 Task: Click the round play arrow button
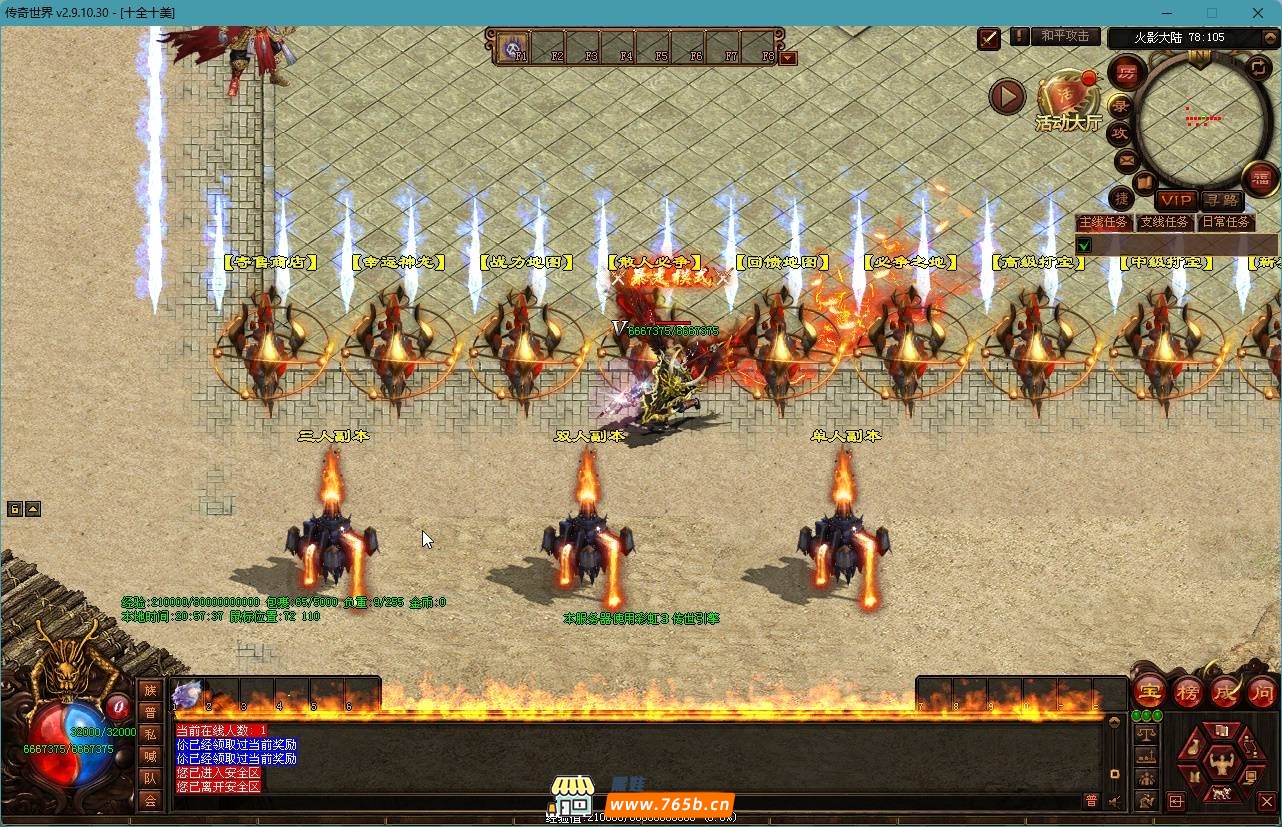(x=1007, y=97)
